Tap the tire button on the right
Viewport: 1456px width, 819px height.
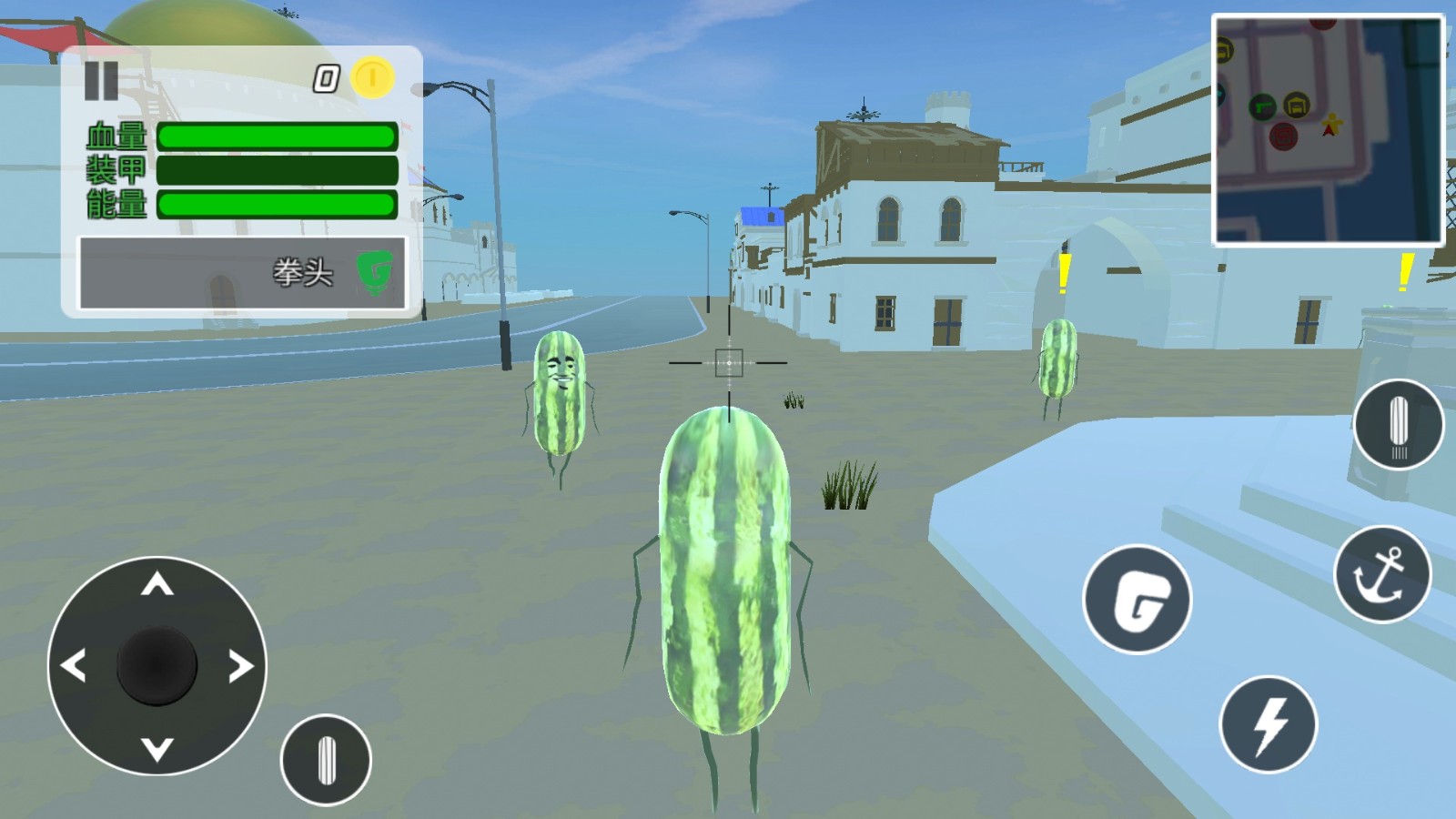(x=1398, y=425)
